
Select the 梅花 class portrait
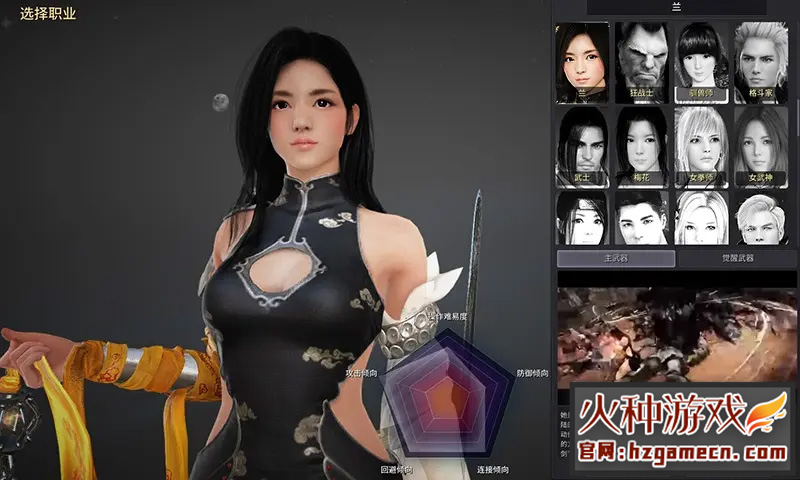(x=641, y=146)
